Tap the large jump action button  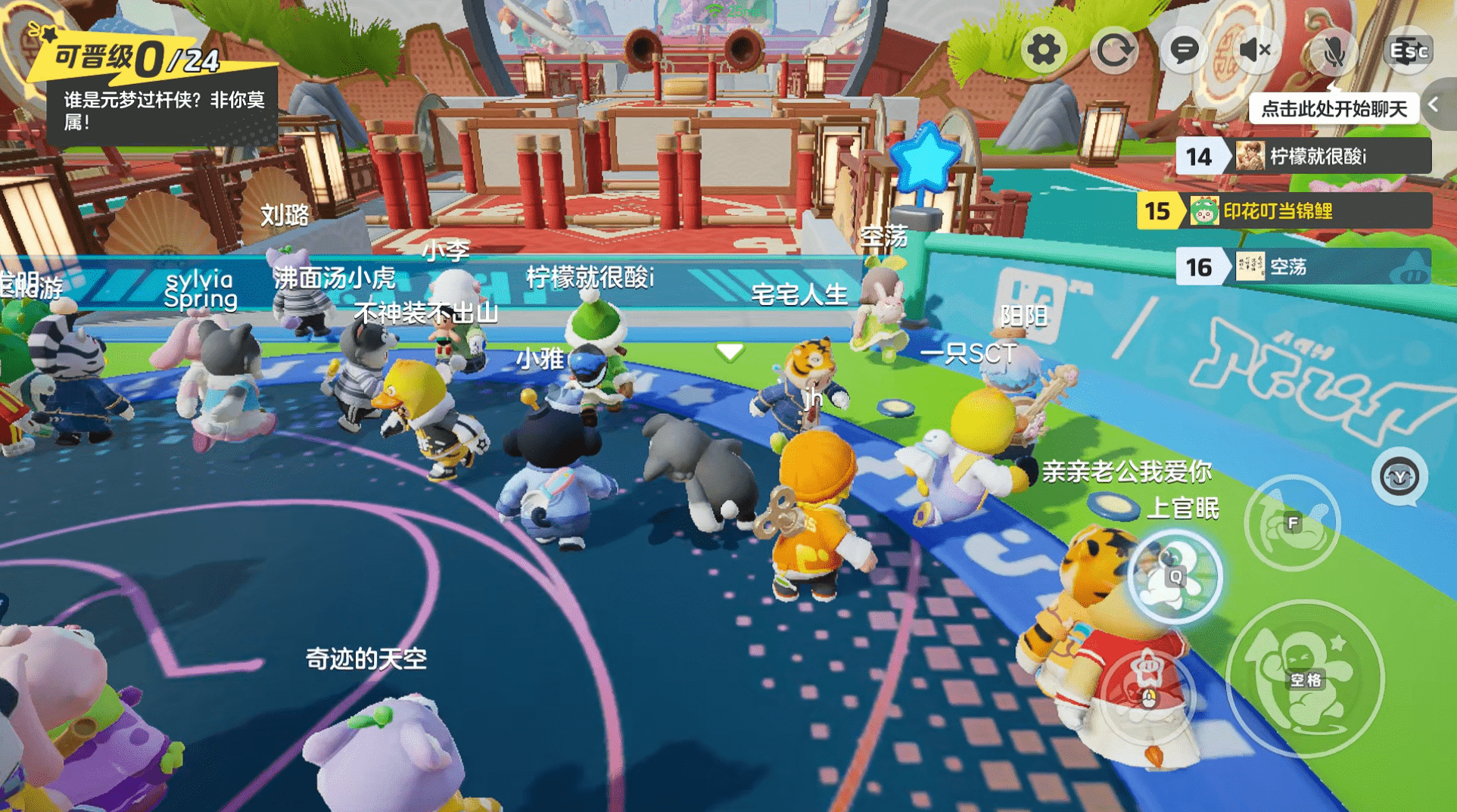point(1305,679)
